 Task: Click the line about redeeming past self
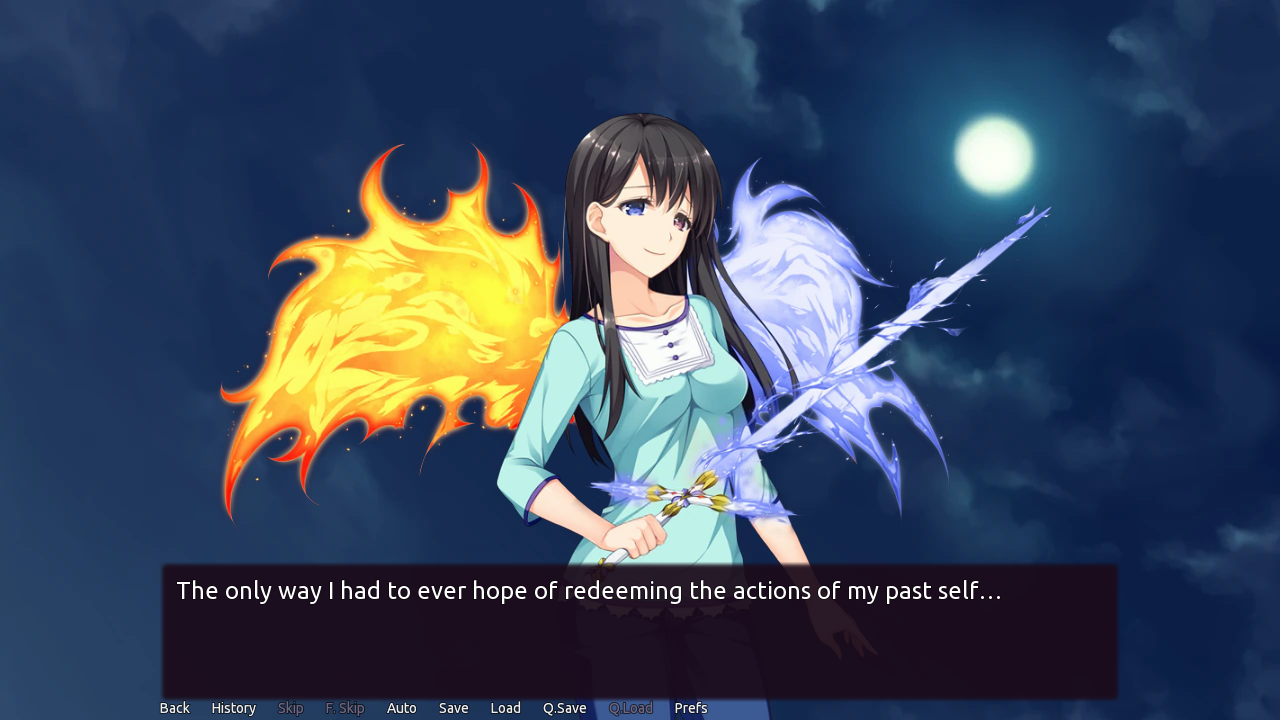(588, 590)
